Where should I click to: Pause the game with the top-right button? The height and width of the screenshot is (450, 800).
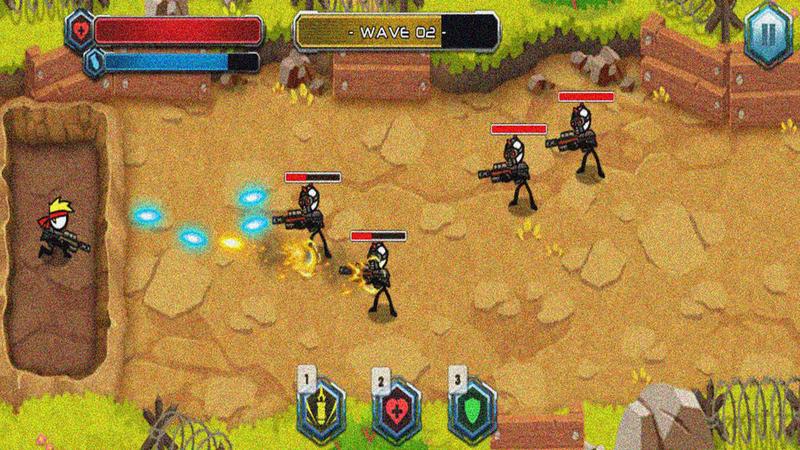(x=768, y=31)
